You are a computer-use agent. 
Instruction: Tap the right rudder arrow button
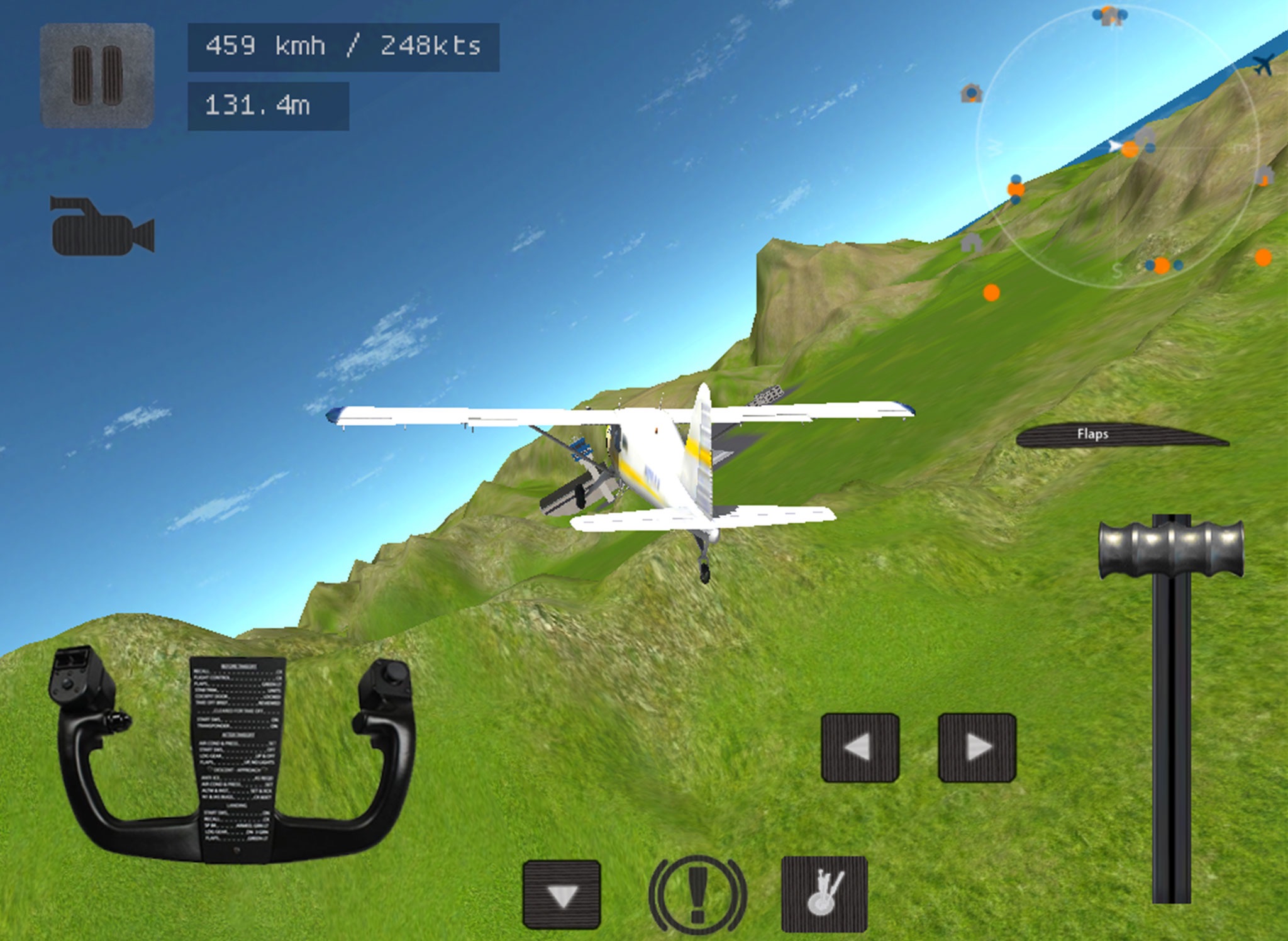click(977, 747)
